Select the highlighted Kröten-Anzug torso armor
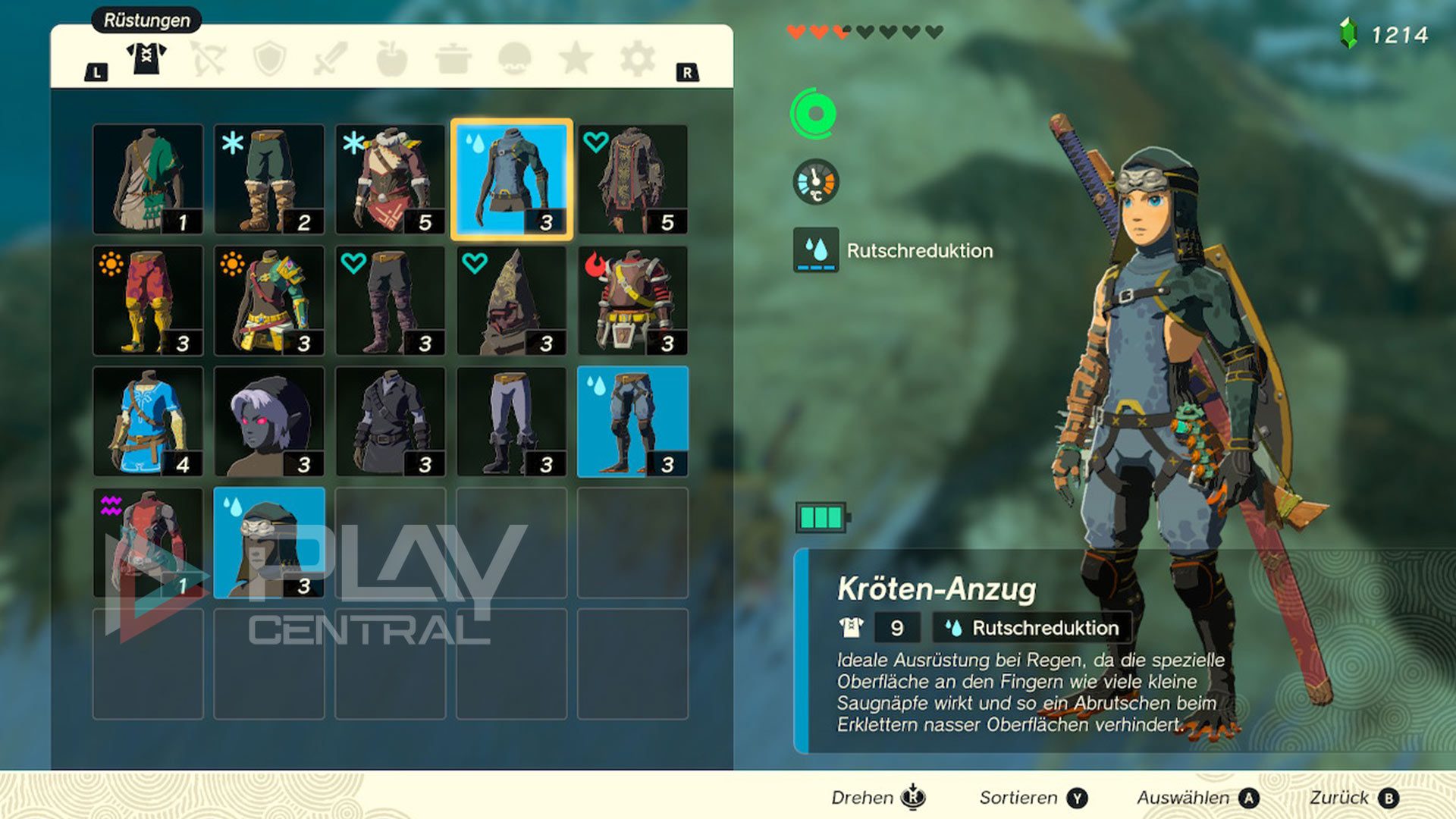 pyautogui.click(x=512, y=180)
